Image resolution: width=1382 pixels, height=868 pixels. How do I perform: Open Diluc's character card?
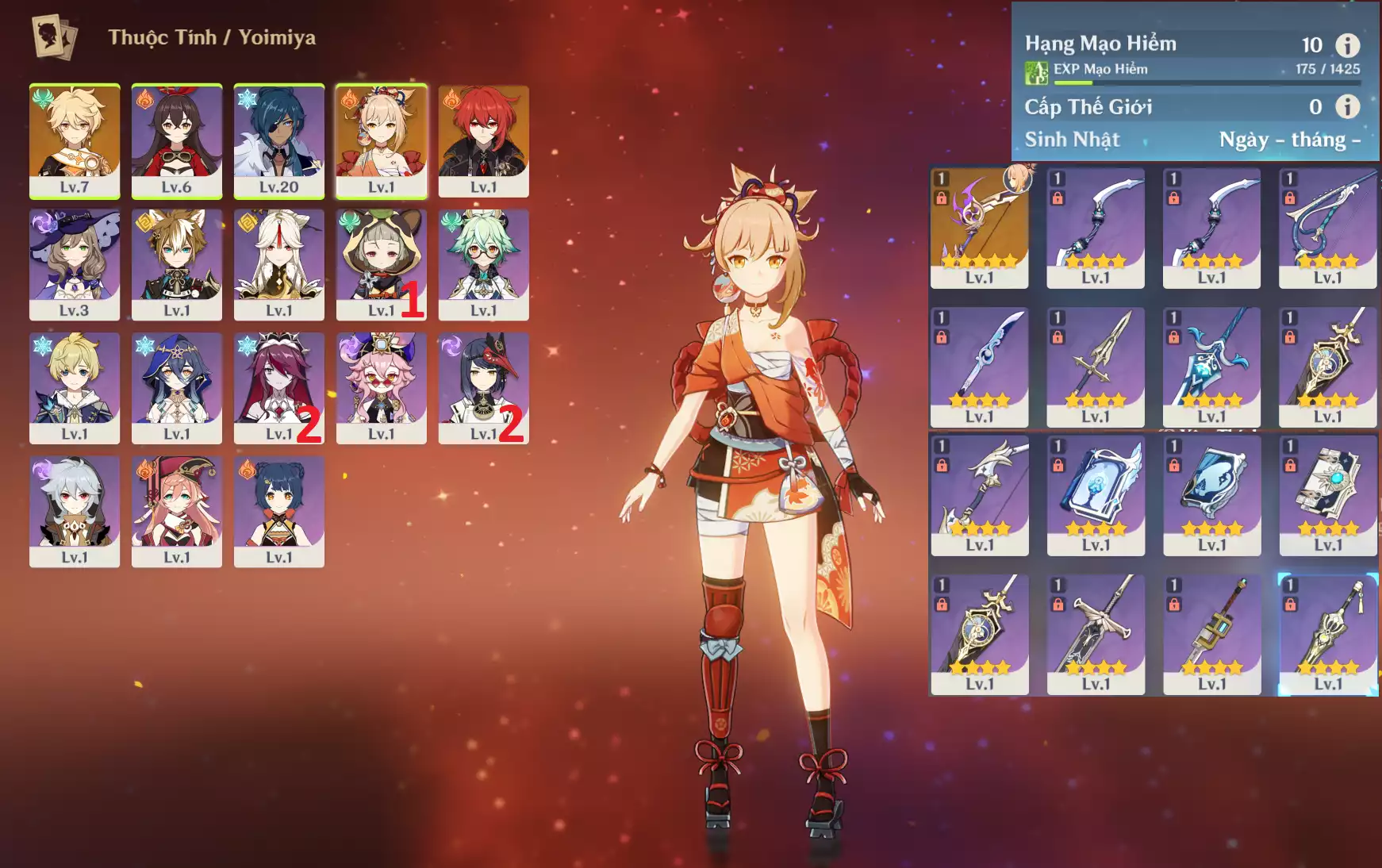483,140
